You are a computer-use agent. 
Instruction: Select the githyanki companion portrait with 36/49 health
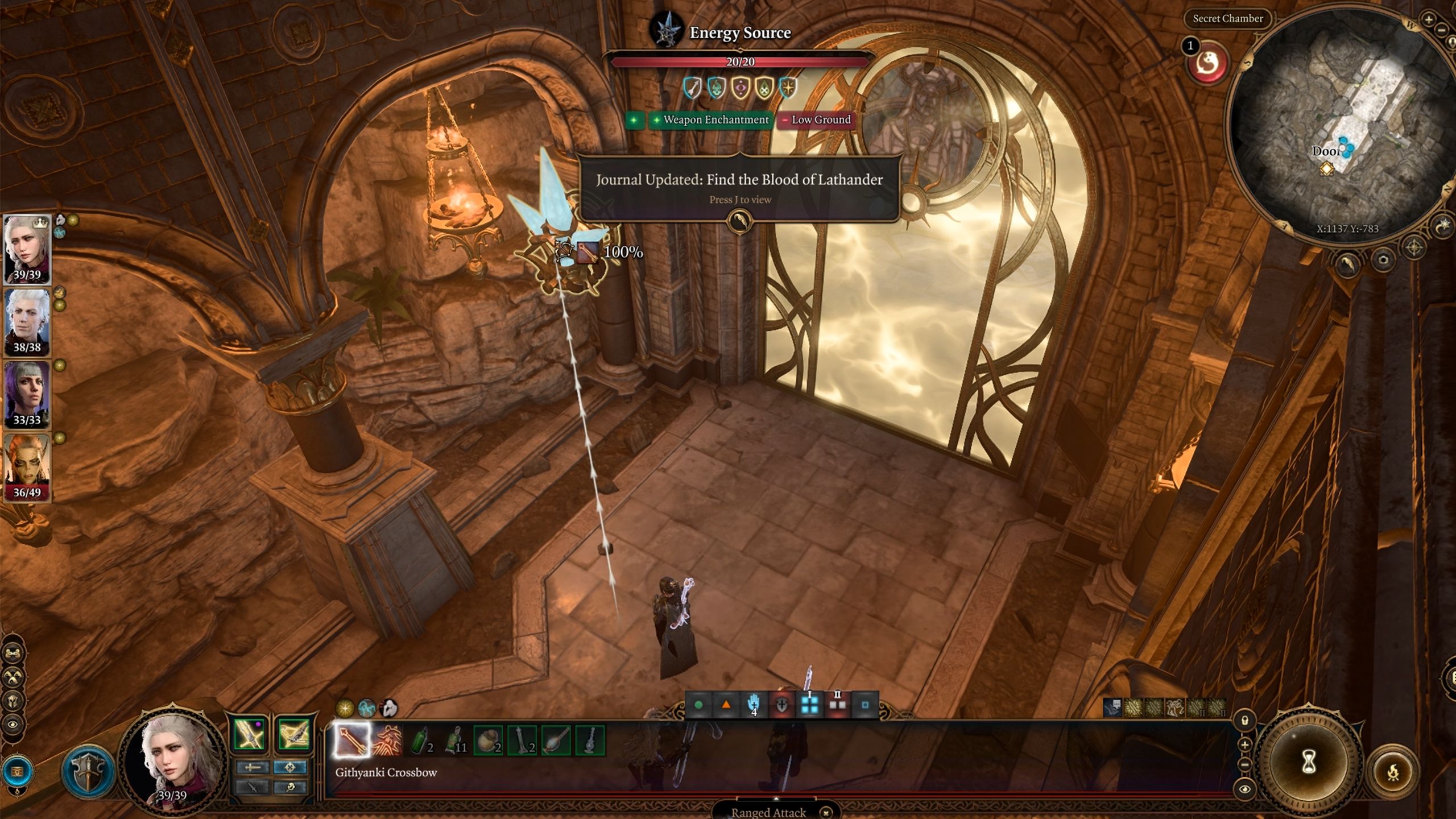pyautogui.click(x=27, y=466)
